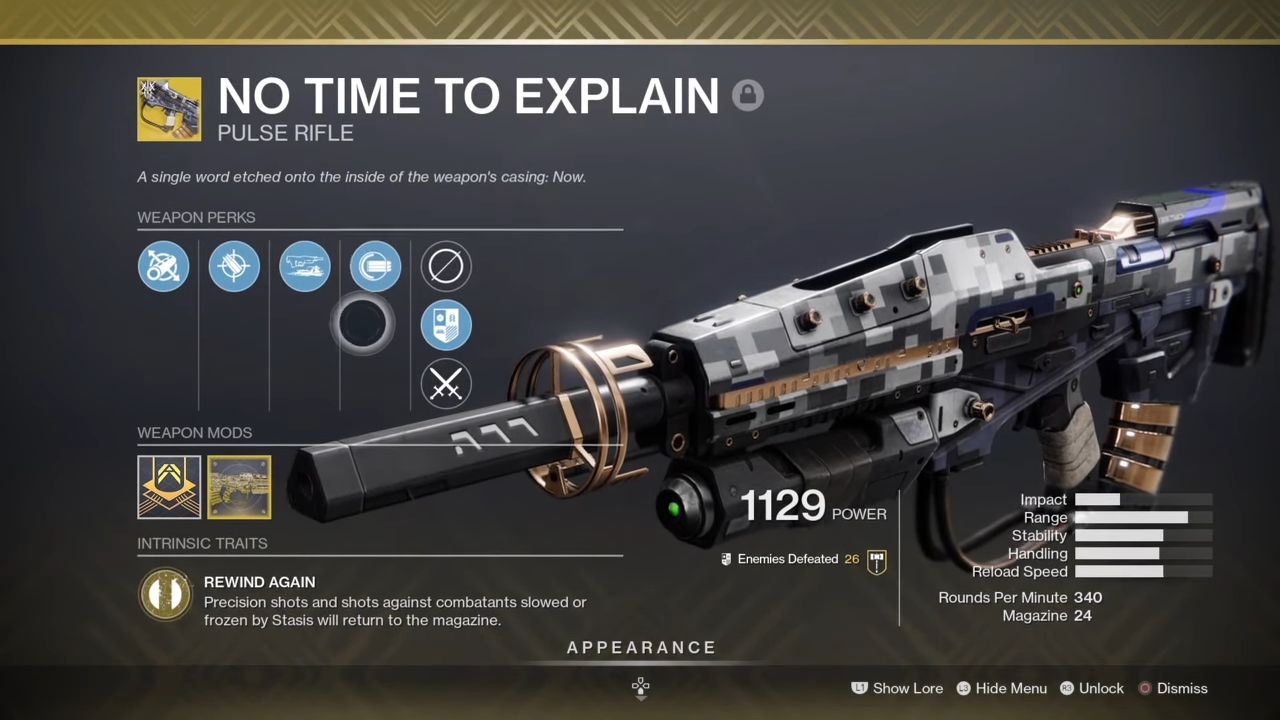
Task: Click the No Time To Explain weapon thumbnail
Action: click(x=169, y=108)
